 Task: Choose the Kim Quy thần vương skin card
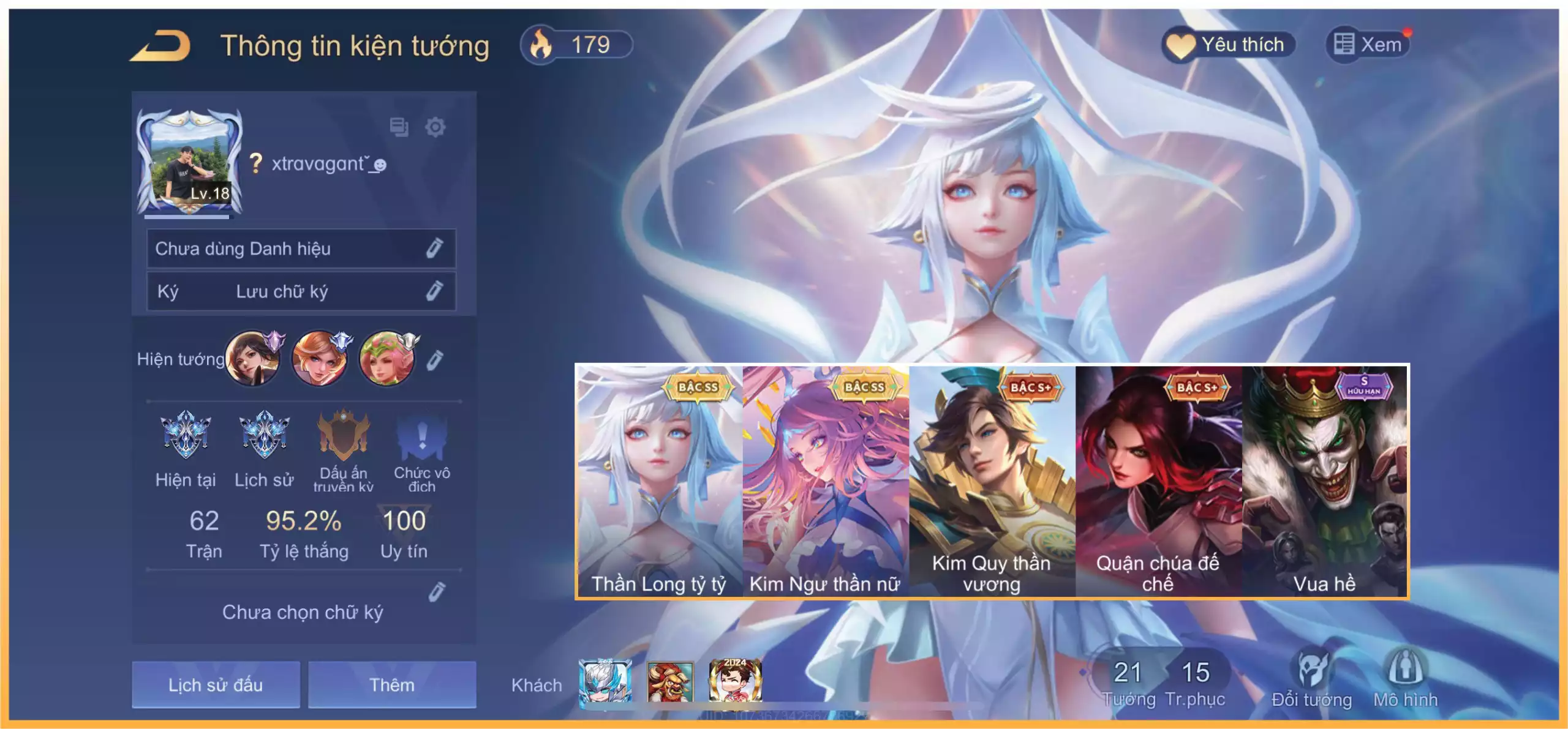pos(992,481)
